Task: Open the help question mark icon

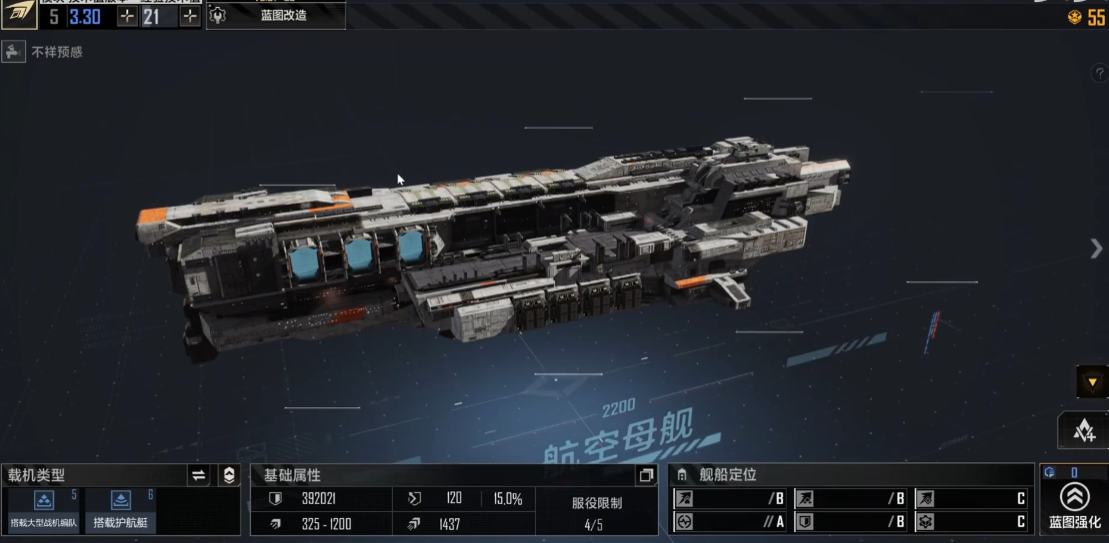Action: pos(1097,74)
